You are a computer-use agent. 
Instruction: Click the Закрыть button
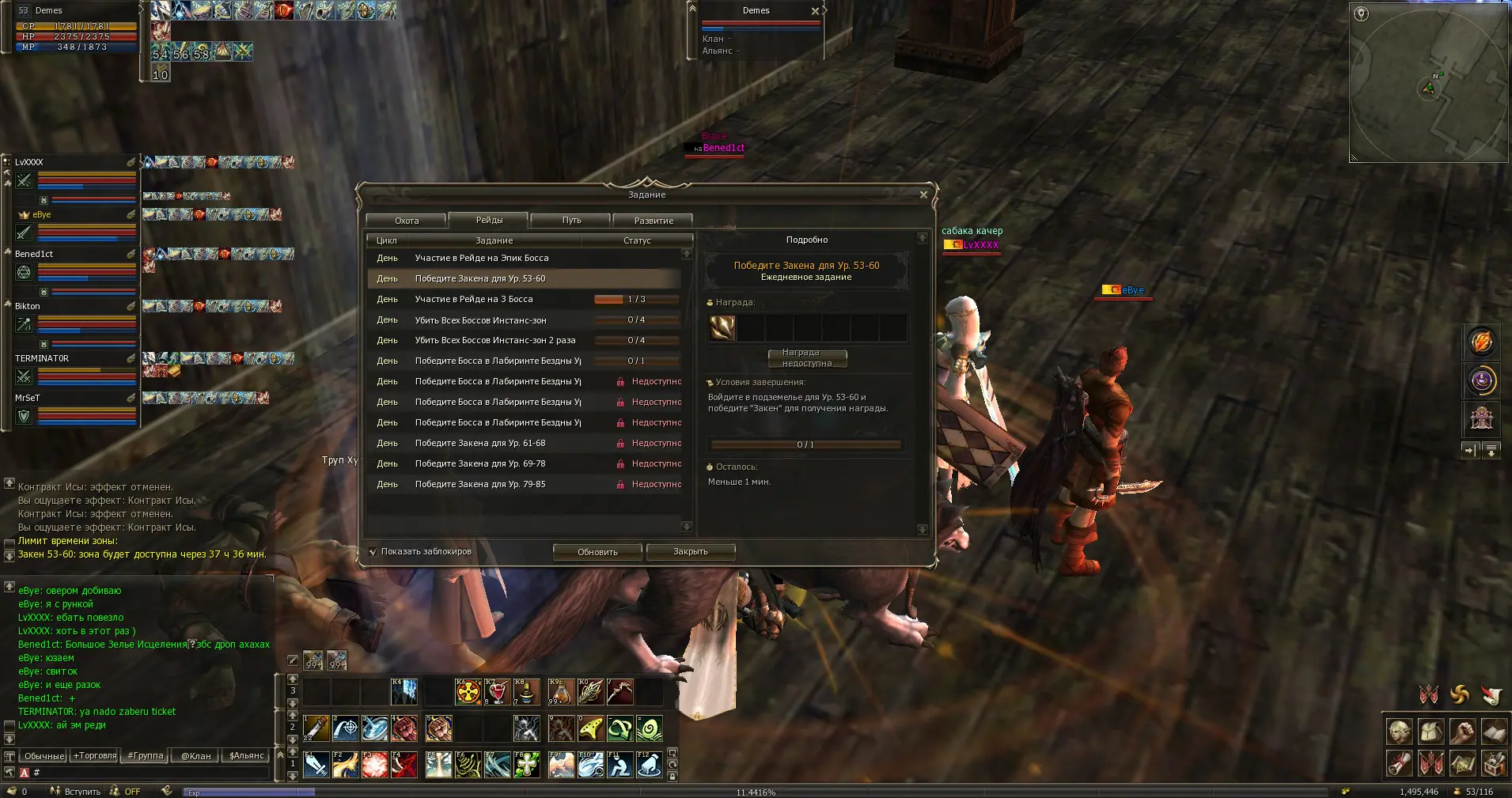point(690,552)
